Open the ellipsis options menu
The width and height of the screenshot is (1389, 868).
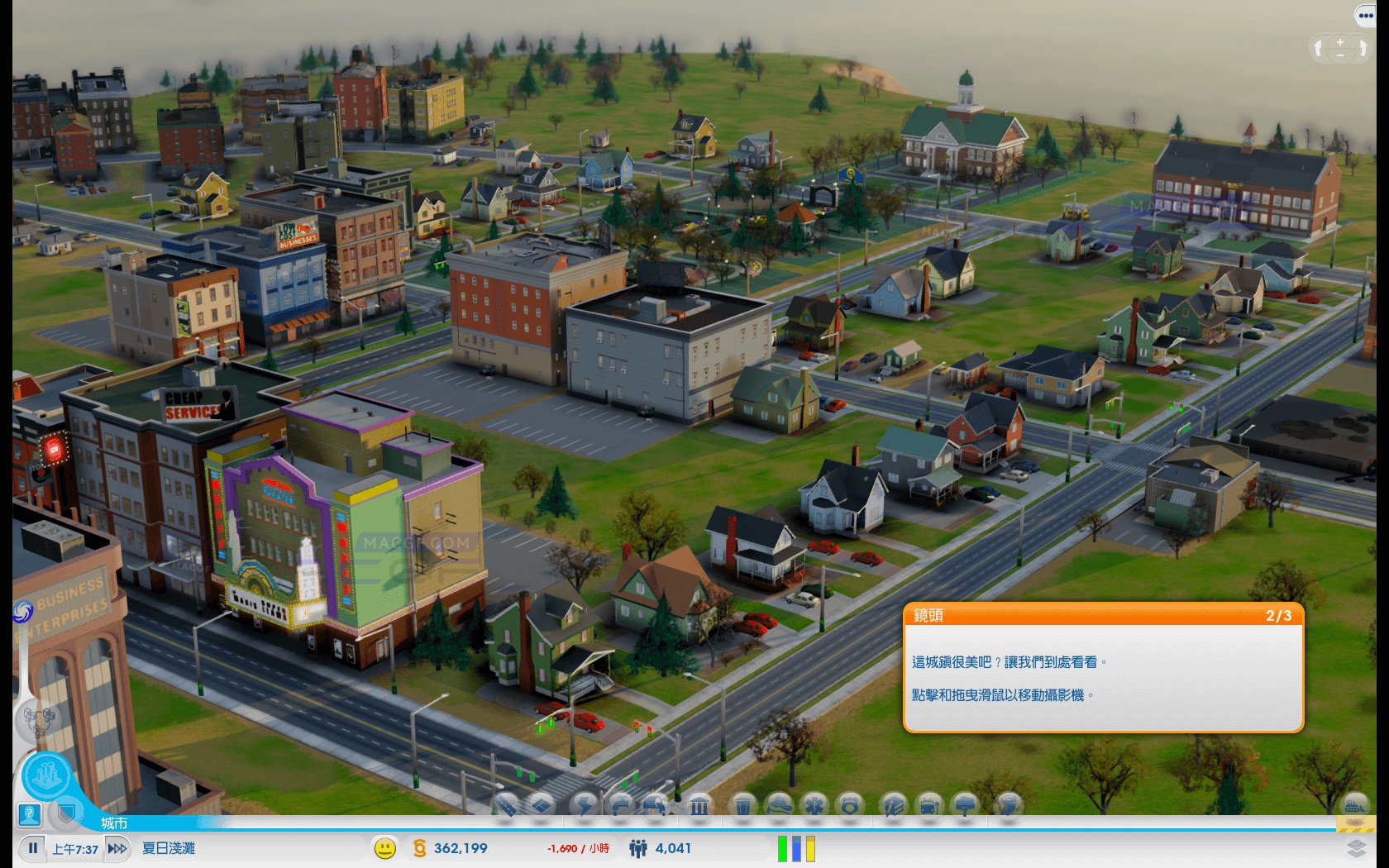(x=1365, y=14)
